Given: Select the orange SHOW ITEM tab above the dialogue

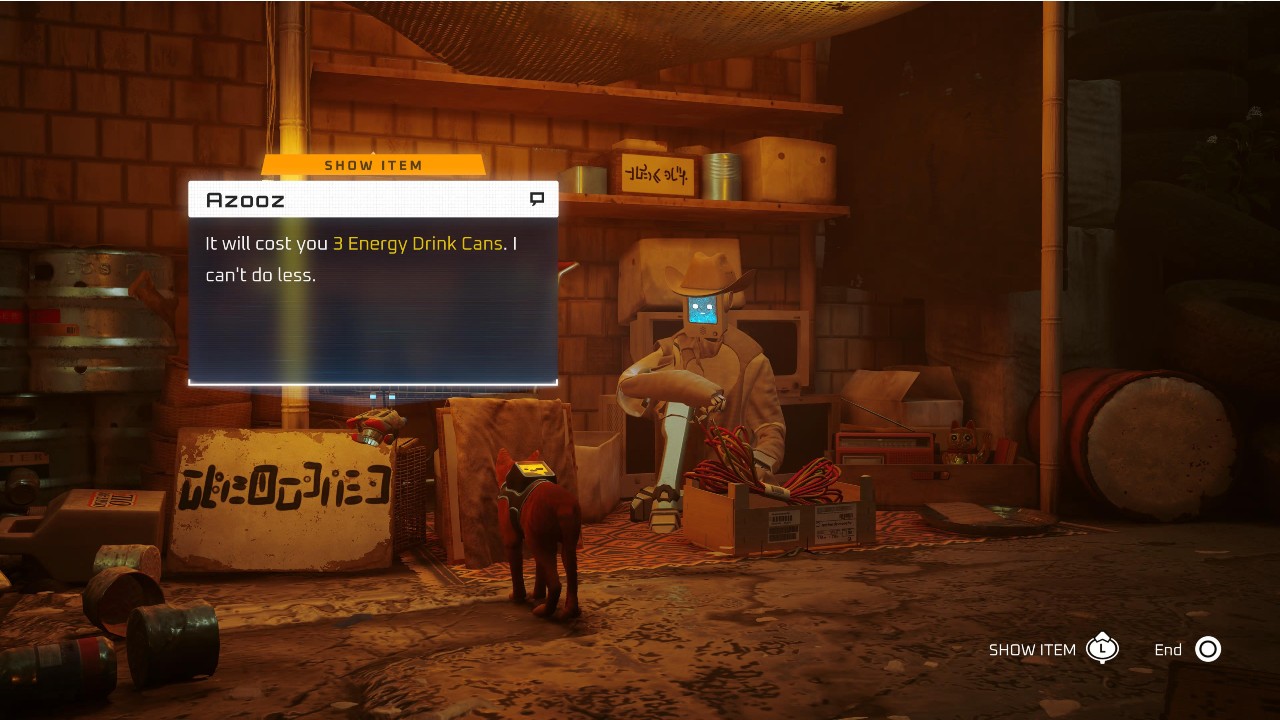Looking at the screenshot, I should coord(373,165).
